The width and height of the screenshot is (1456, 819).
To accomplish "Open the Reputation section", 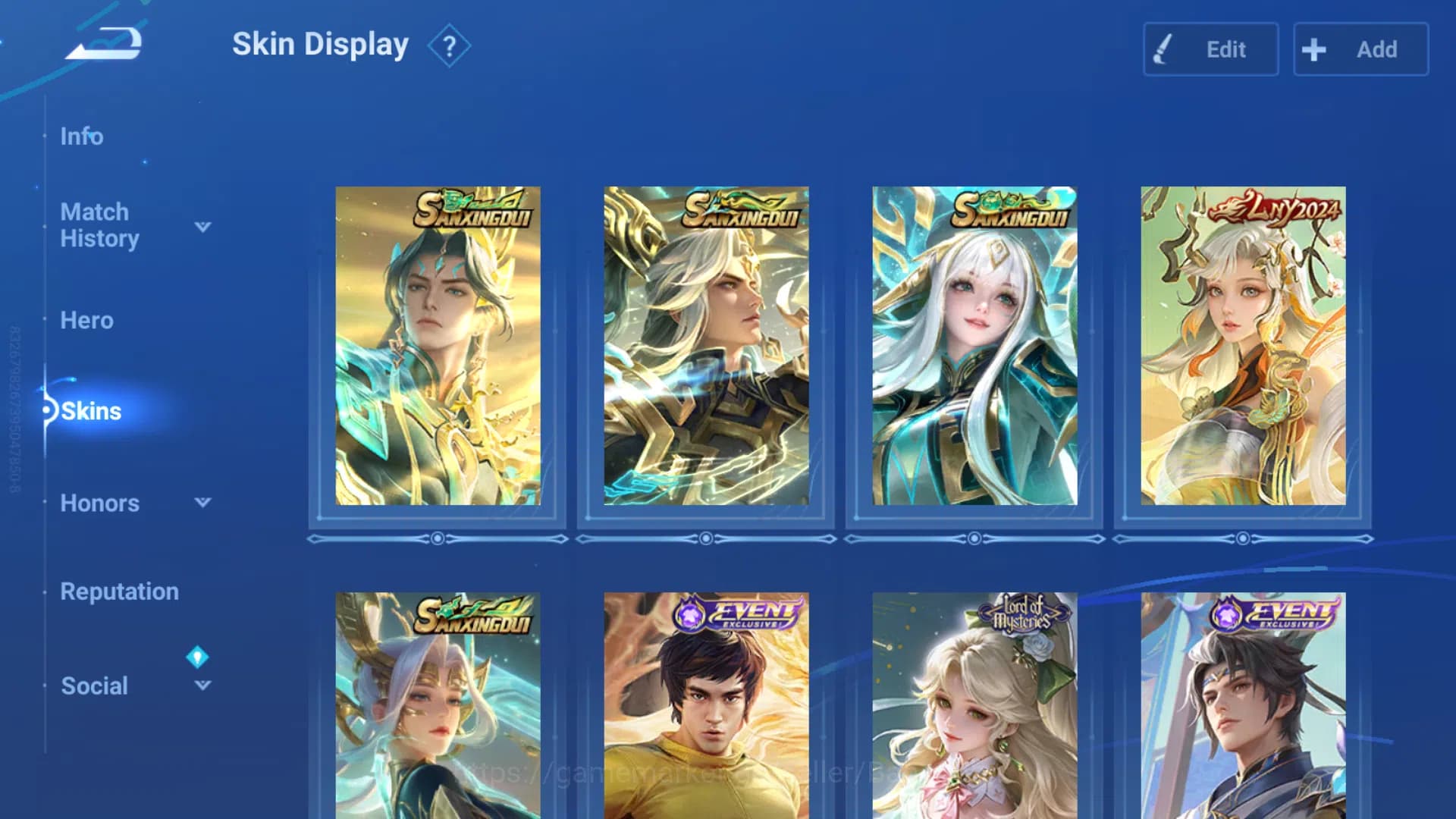I will [x=119, y=591].
